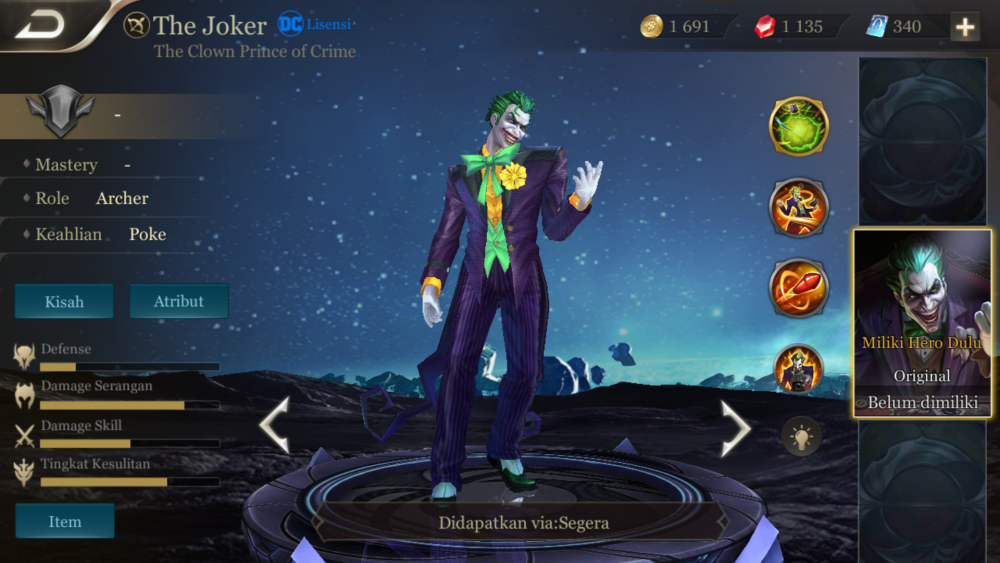Select the Original Joker skin thumbnail
This screenshot has height=563, width=1000.
coord(922,323)
